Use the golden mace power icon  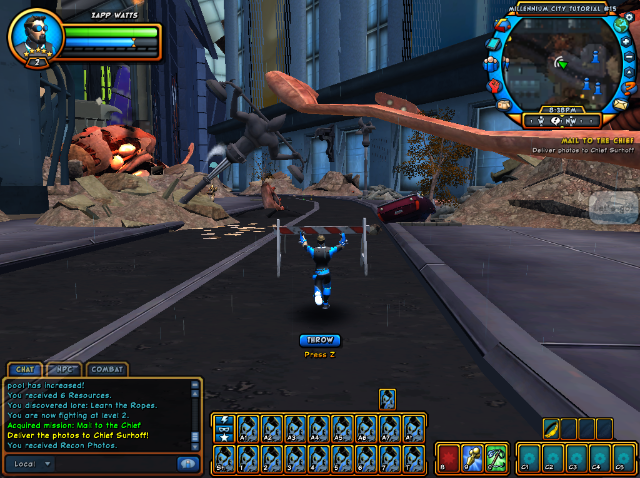472,457
